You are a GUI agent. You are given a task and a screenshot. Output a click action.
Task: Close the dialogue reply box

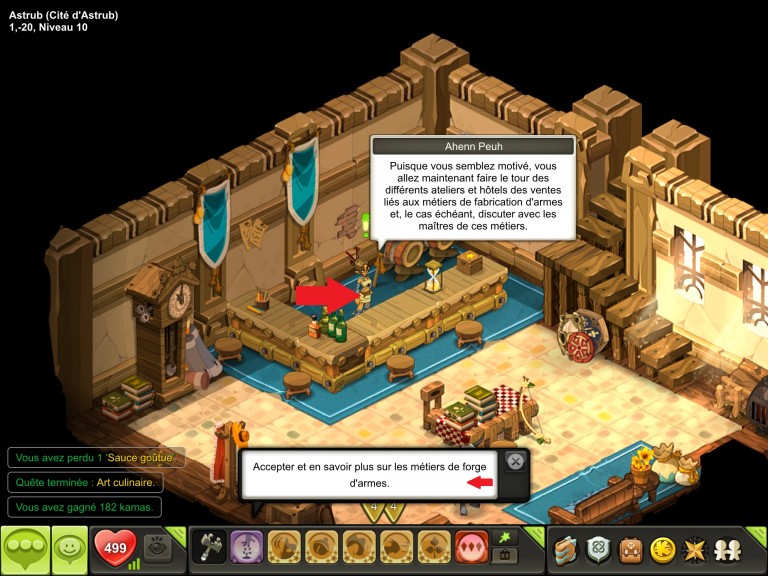click(514, 462)
